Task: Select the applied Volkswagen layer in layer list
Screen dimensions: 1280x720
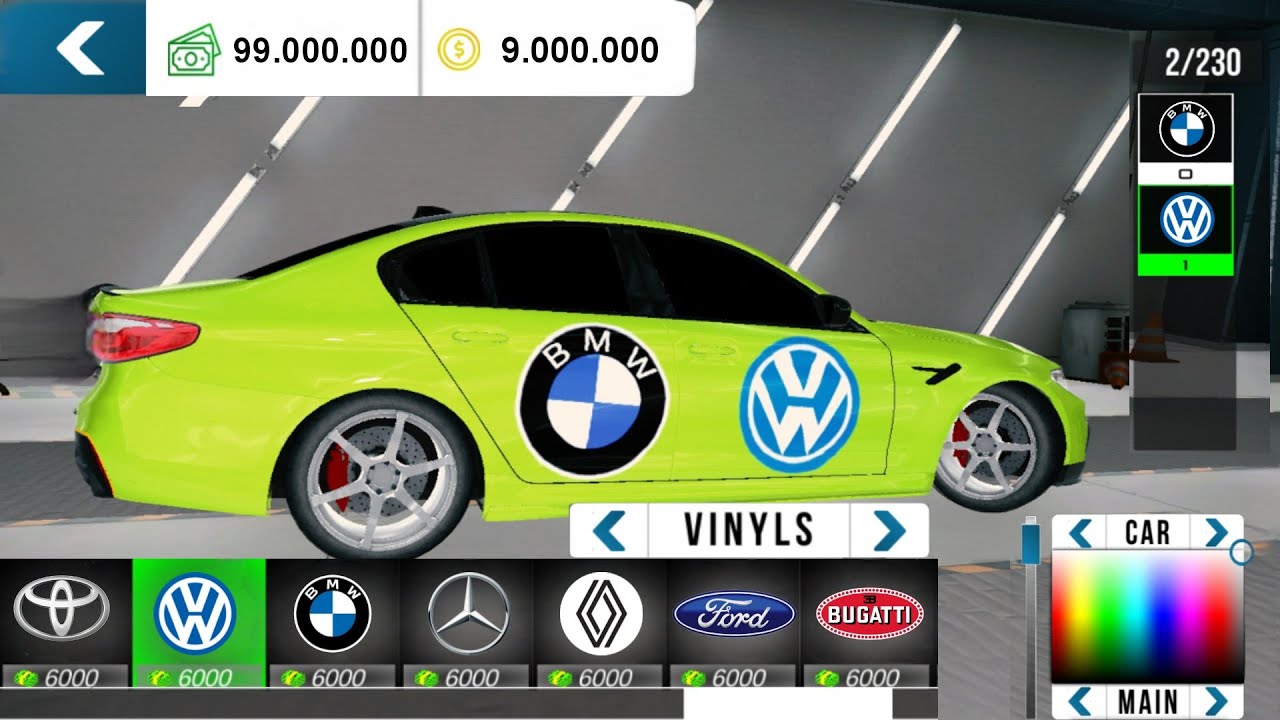Action: [x=1187, y=222]
